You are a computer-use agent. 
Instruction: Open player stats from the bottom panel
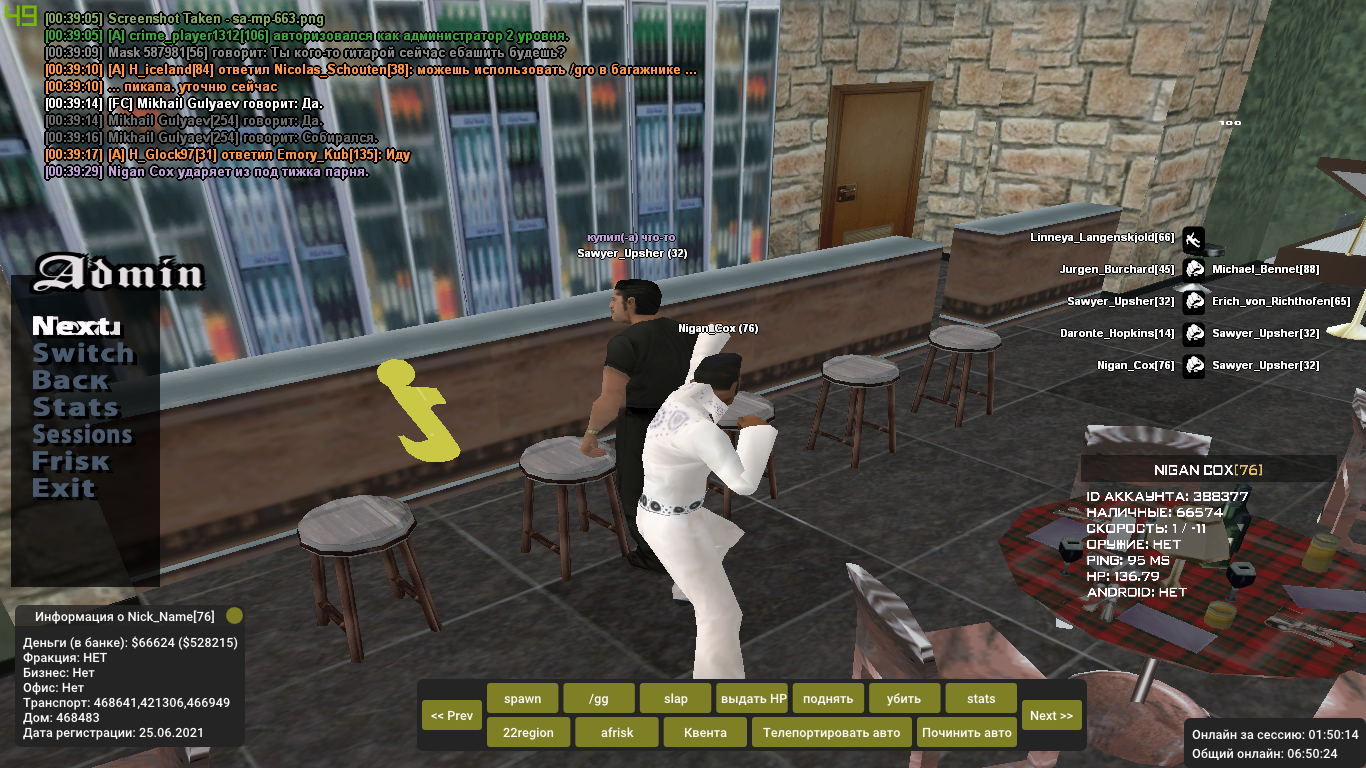pyautogui.click(x=981, y=698)
